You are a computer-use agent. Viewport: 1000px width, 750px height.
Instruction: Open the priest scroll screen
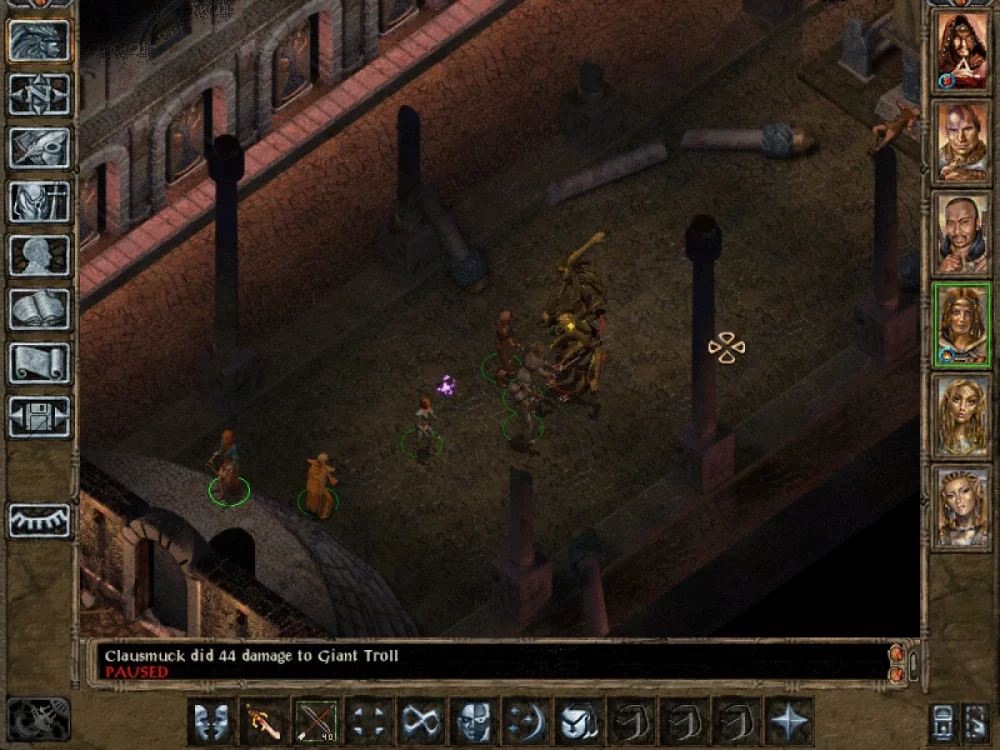click(40, 362)
